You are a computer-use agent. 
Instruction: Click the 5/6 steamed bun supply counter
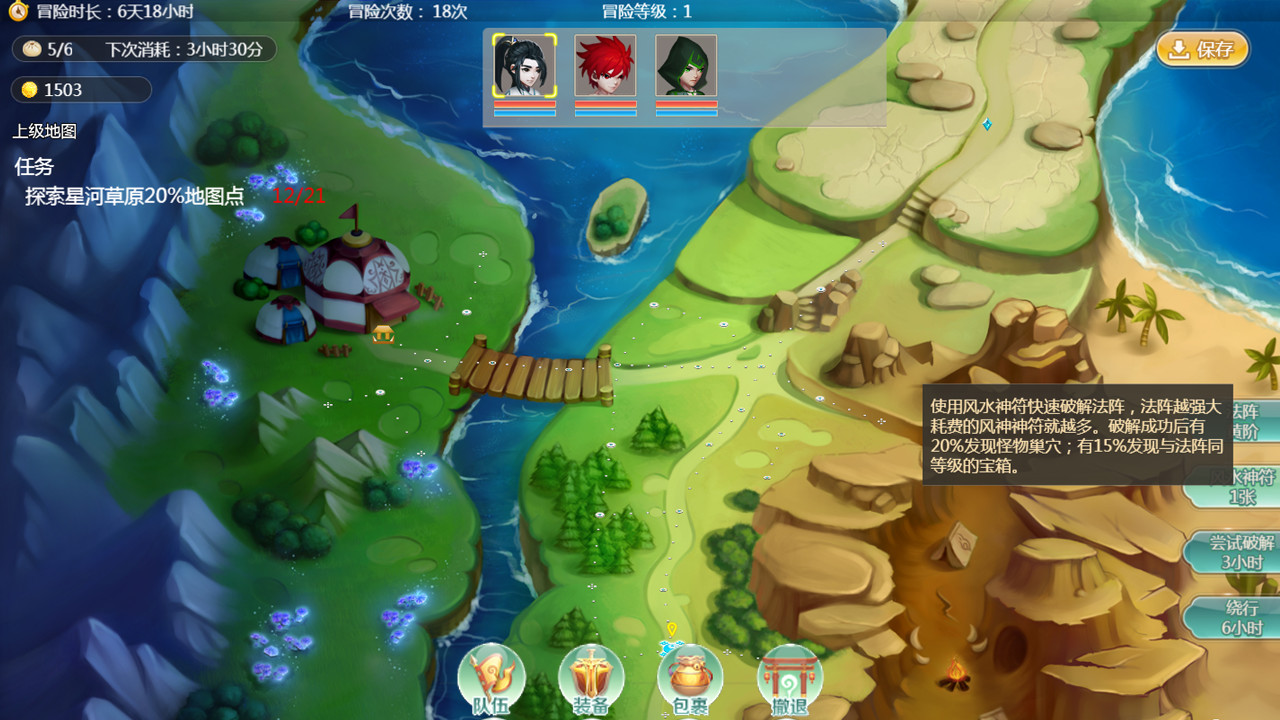pyautogui.click(x=60, y=49)
